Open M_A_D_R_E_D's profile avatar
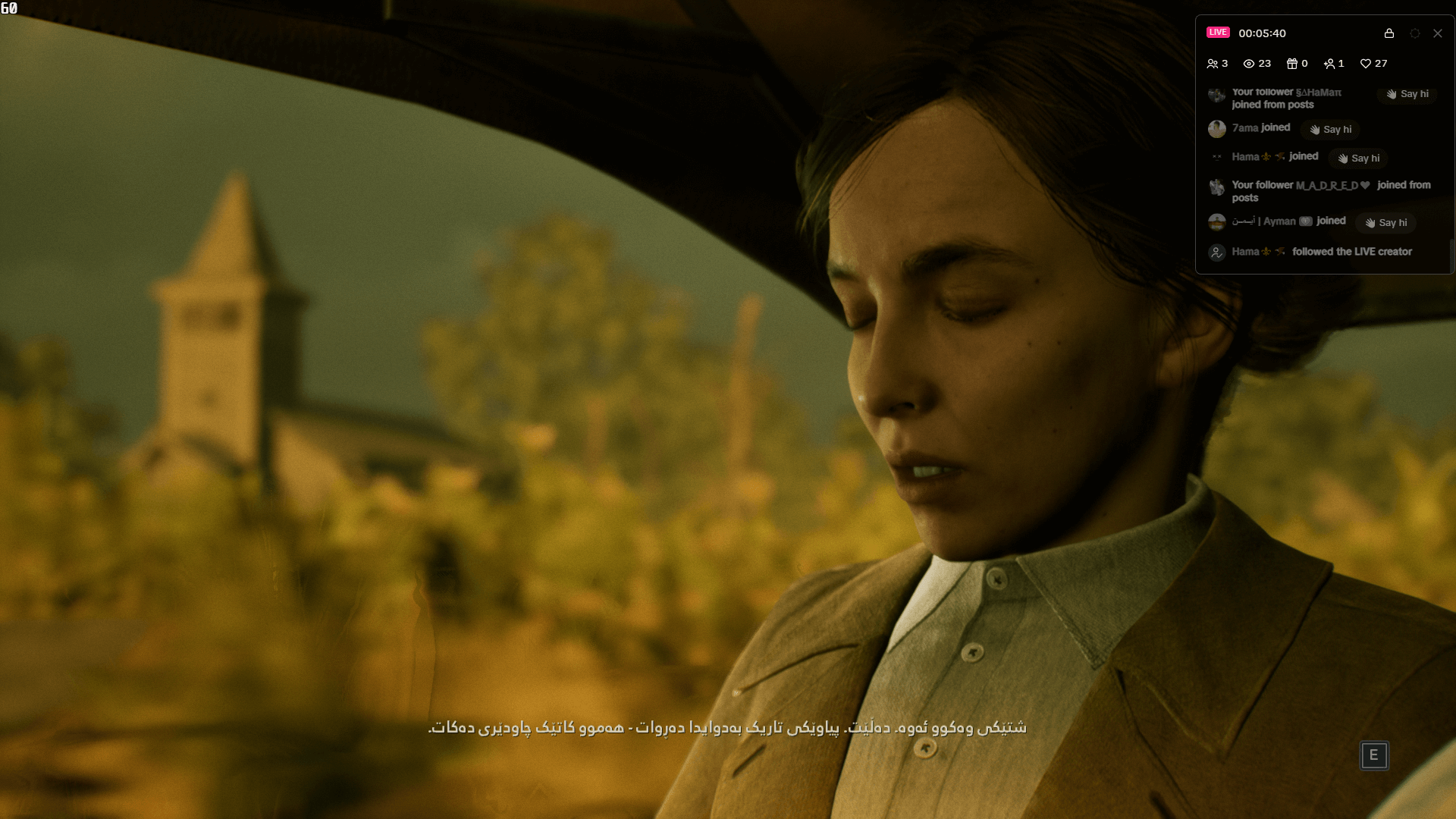The height and width of the screenshot is (819, 1456). tap(1217, 187)
